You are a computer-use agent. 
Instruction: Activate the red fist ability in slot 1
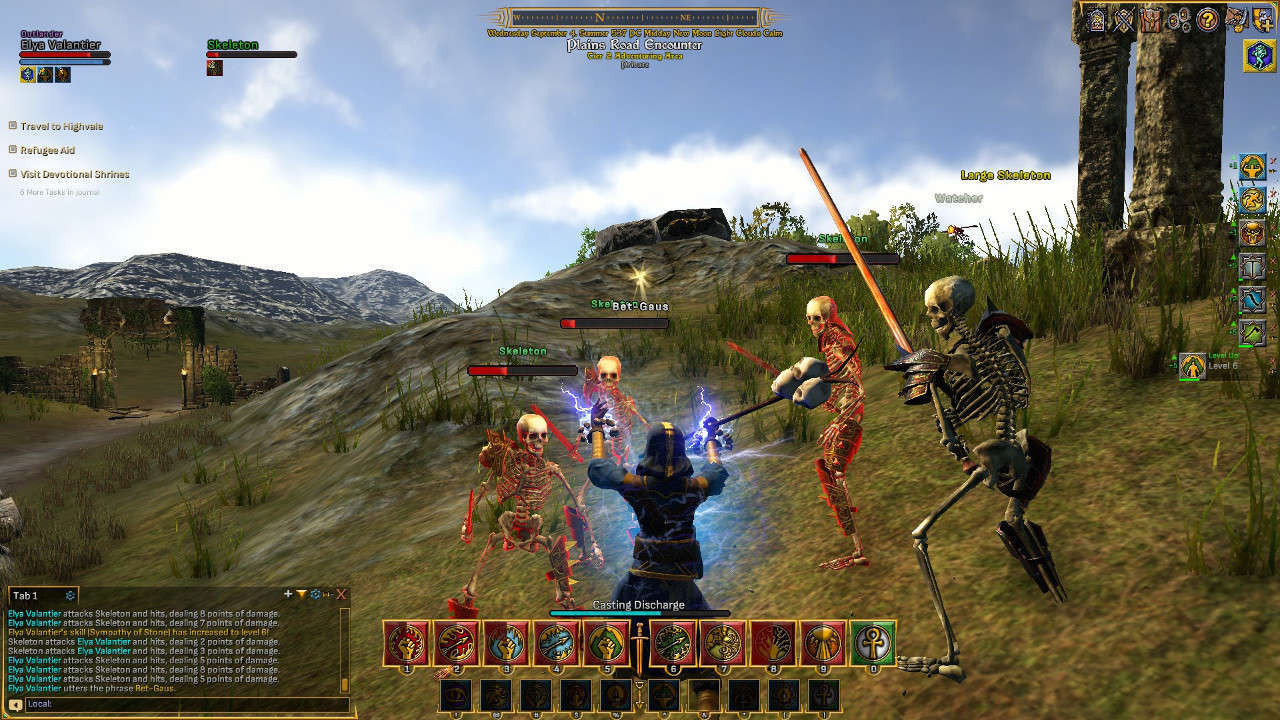point(407,643)
